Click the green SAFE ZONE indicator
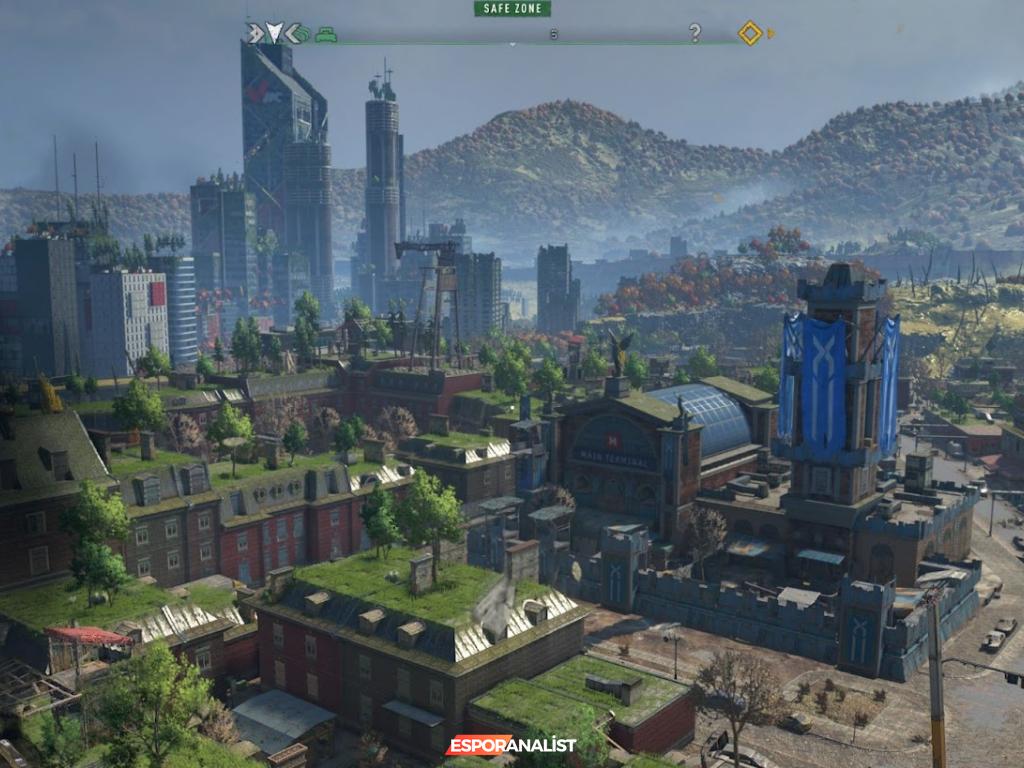This screenshot has height=768, width=1024. click(512, 9)
